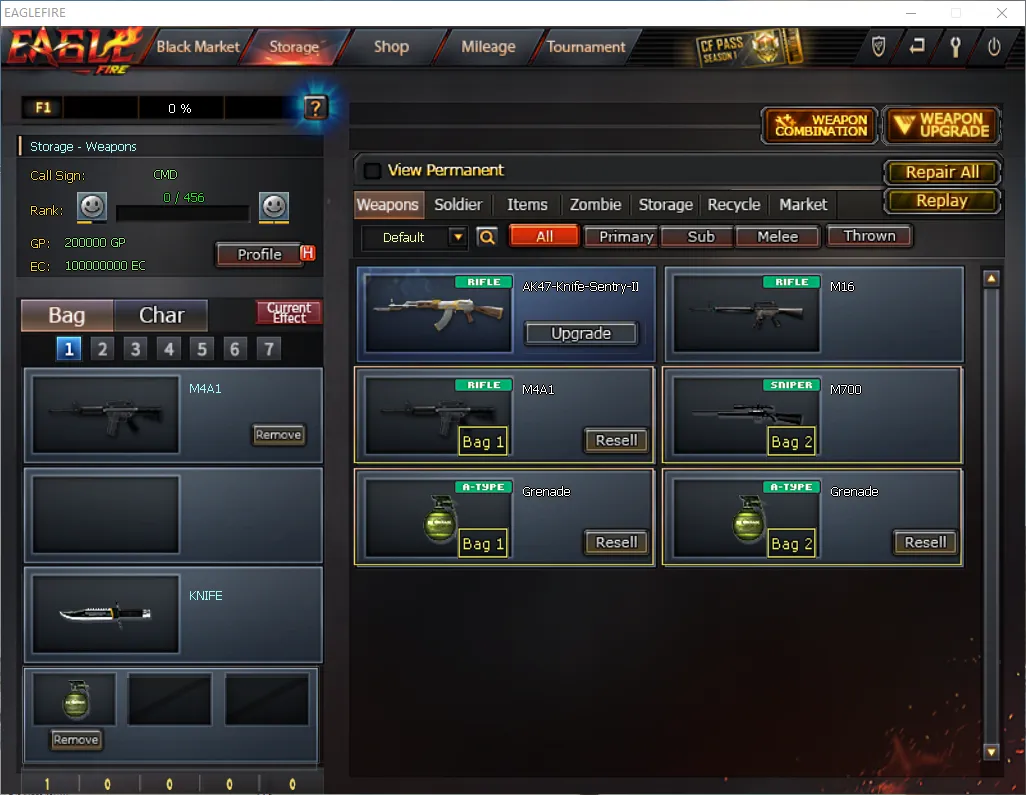Click the Weapon Upgrade button

(942, 125)
